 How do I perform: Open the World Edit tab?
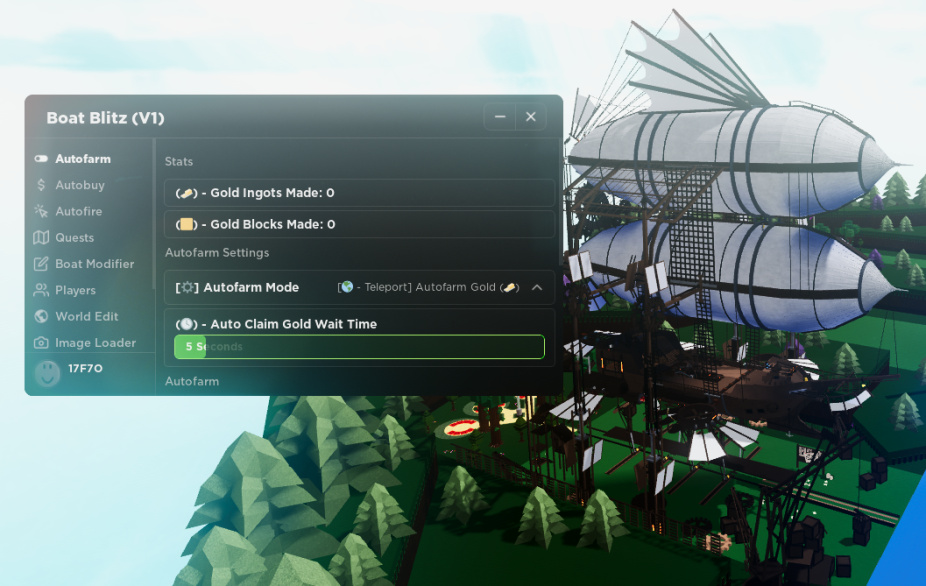click(x=86, y=316)
